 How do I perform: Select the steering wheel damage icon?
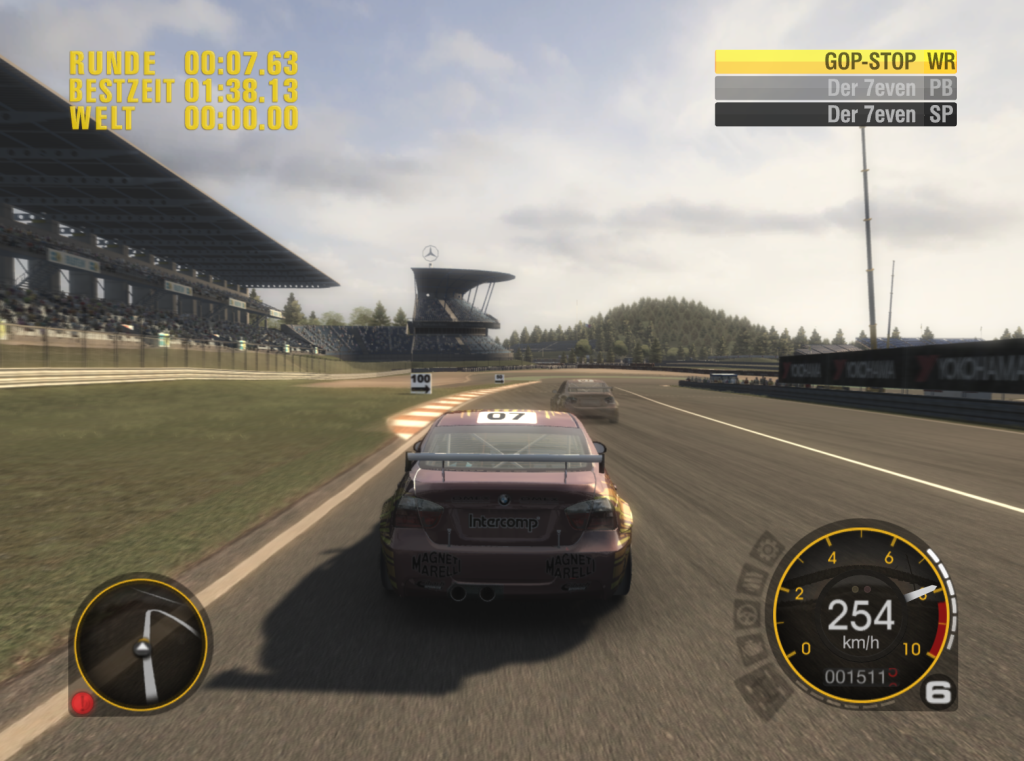pos(745,614)
